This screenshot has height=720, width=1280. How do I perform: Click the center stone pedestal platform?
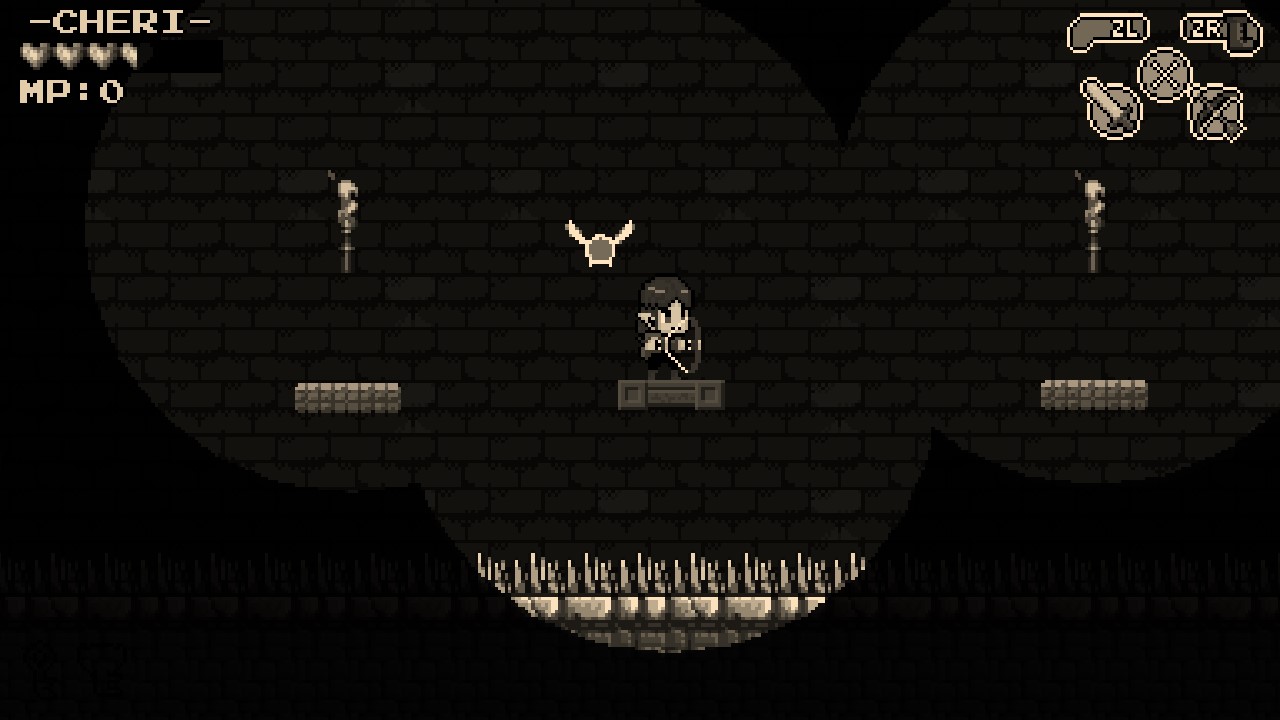(x=672, y=395)
